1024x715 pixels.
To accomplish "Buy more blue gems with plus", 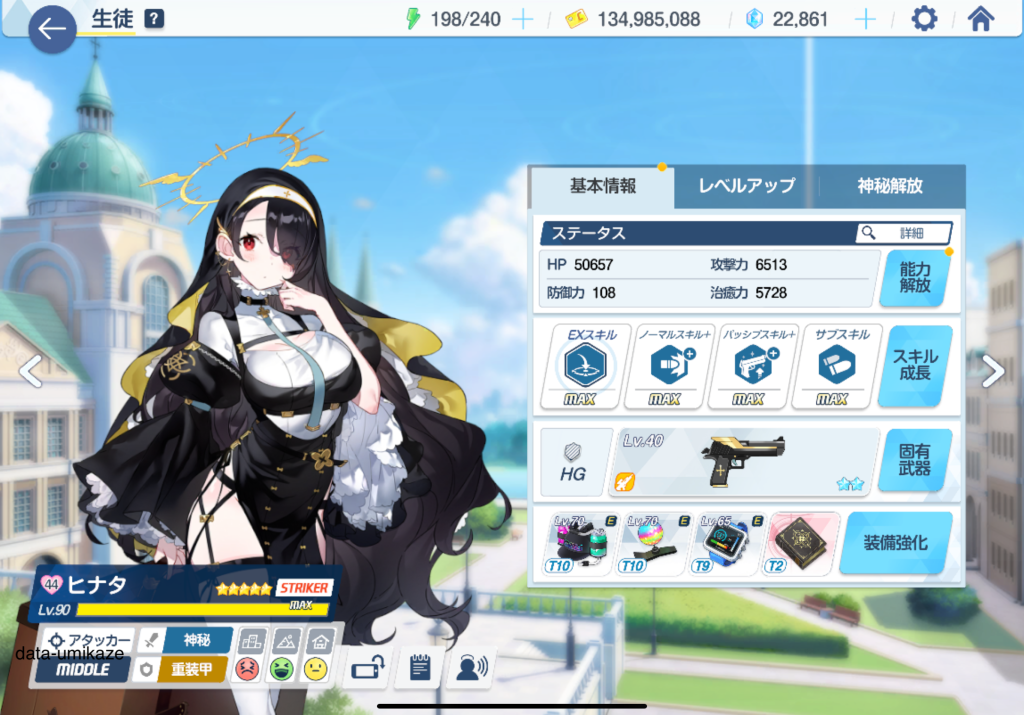I will [x=865, y=20].
